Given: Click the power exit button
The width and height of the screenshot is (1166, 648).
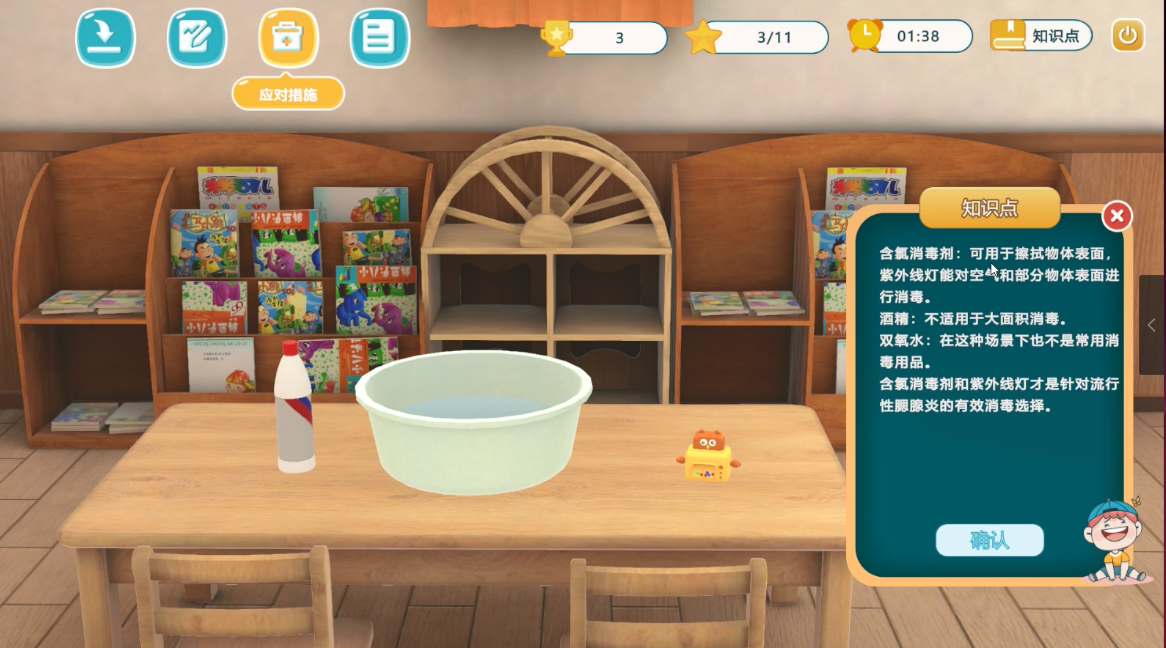Looking at the screenshot, I should coord(1128,36).
